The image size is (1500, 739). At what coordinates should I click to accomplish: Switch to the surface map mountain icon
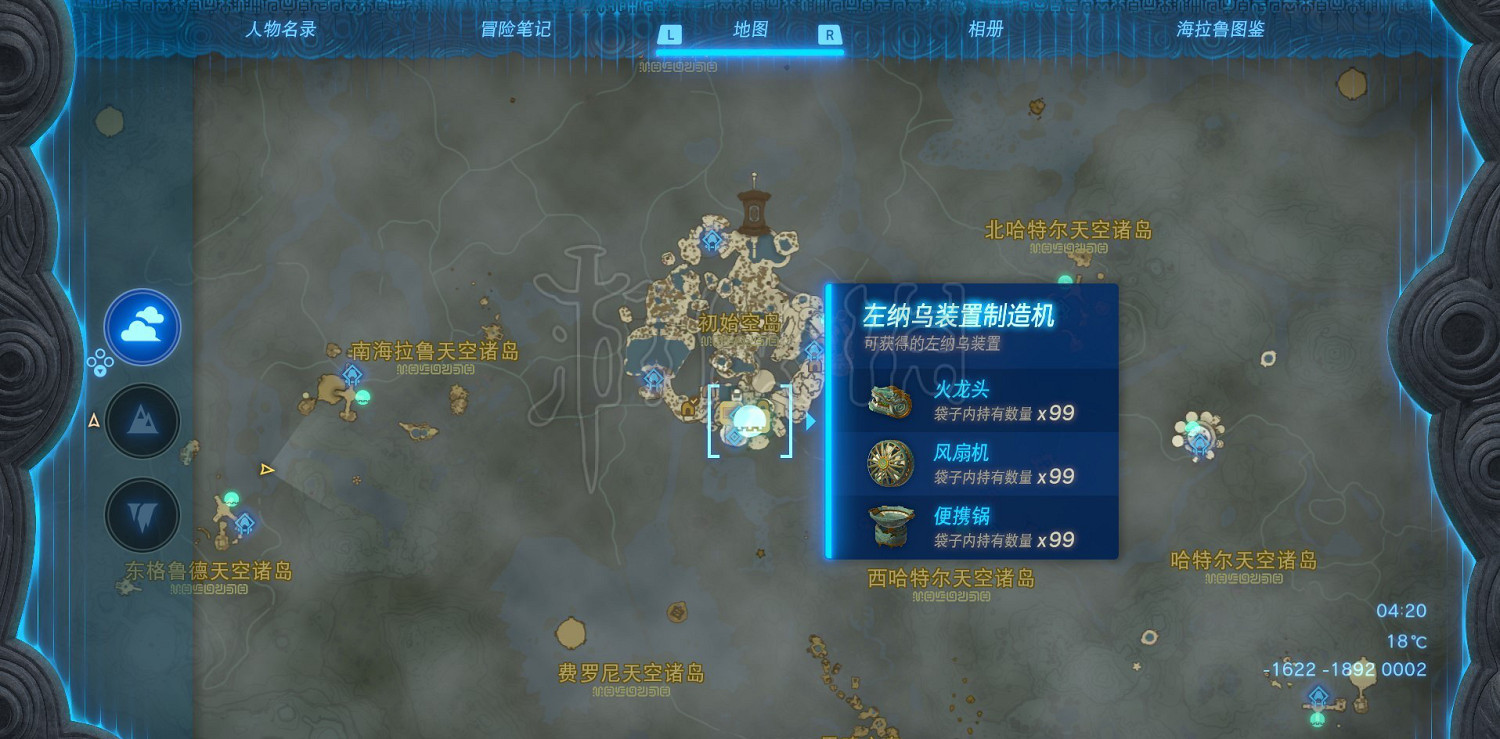click(141, 422)
